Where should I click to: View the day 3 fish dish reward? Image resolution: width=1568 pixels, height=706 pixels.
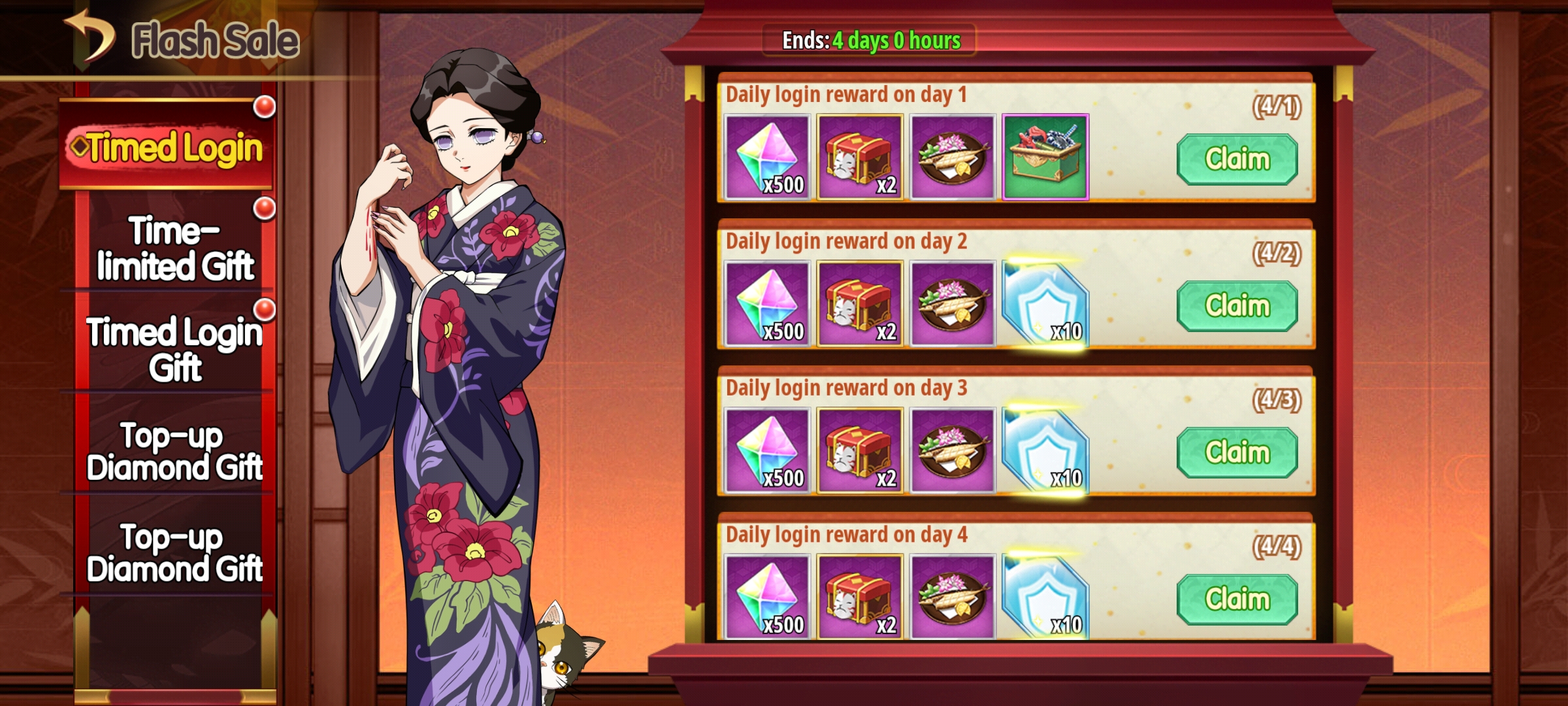[953, 450]
